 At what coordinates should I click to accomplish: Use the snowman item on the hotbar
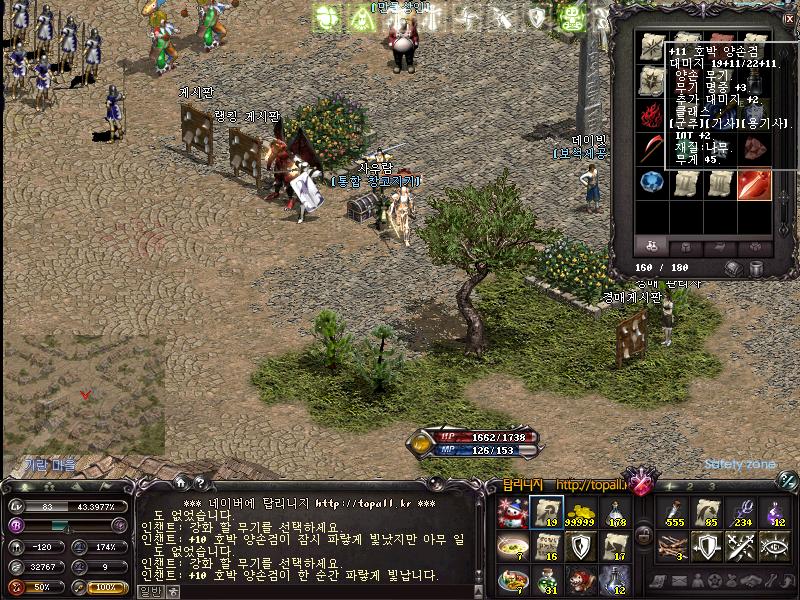pos(513,514)
